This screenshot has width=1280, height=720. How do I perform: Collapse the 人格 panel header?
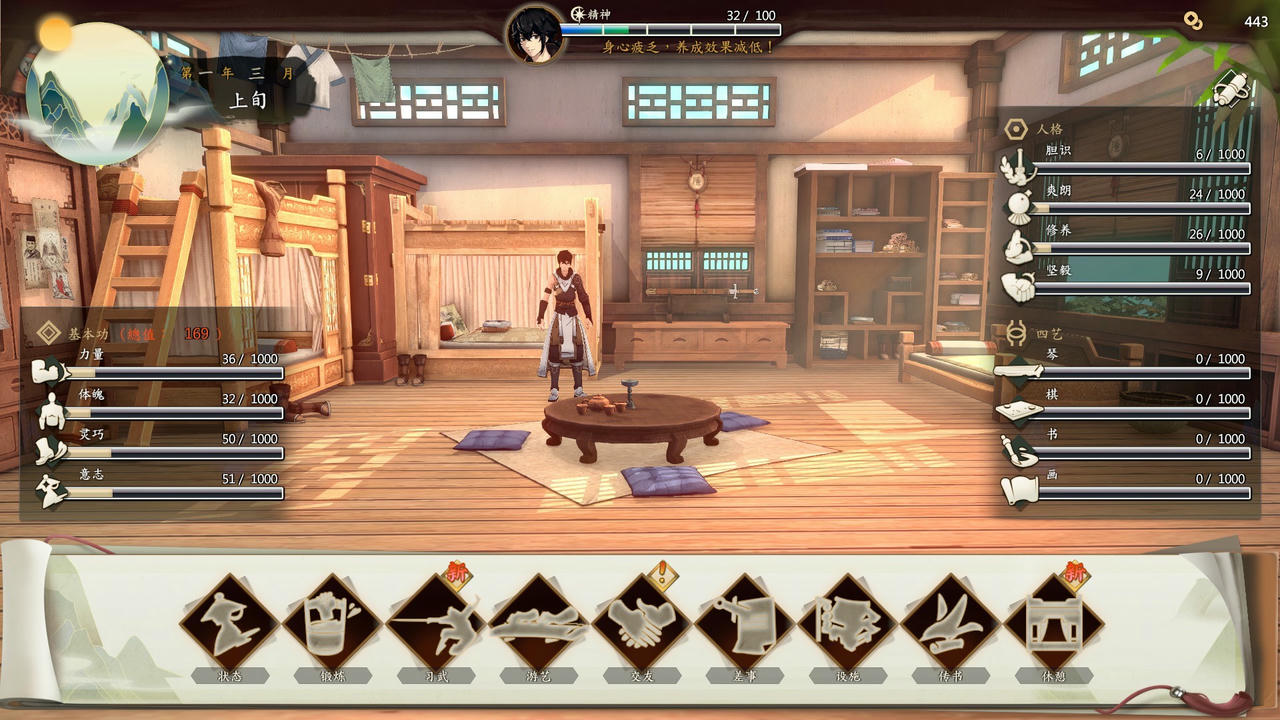pyautogui.click(x=1018, y=127)
